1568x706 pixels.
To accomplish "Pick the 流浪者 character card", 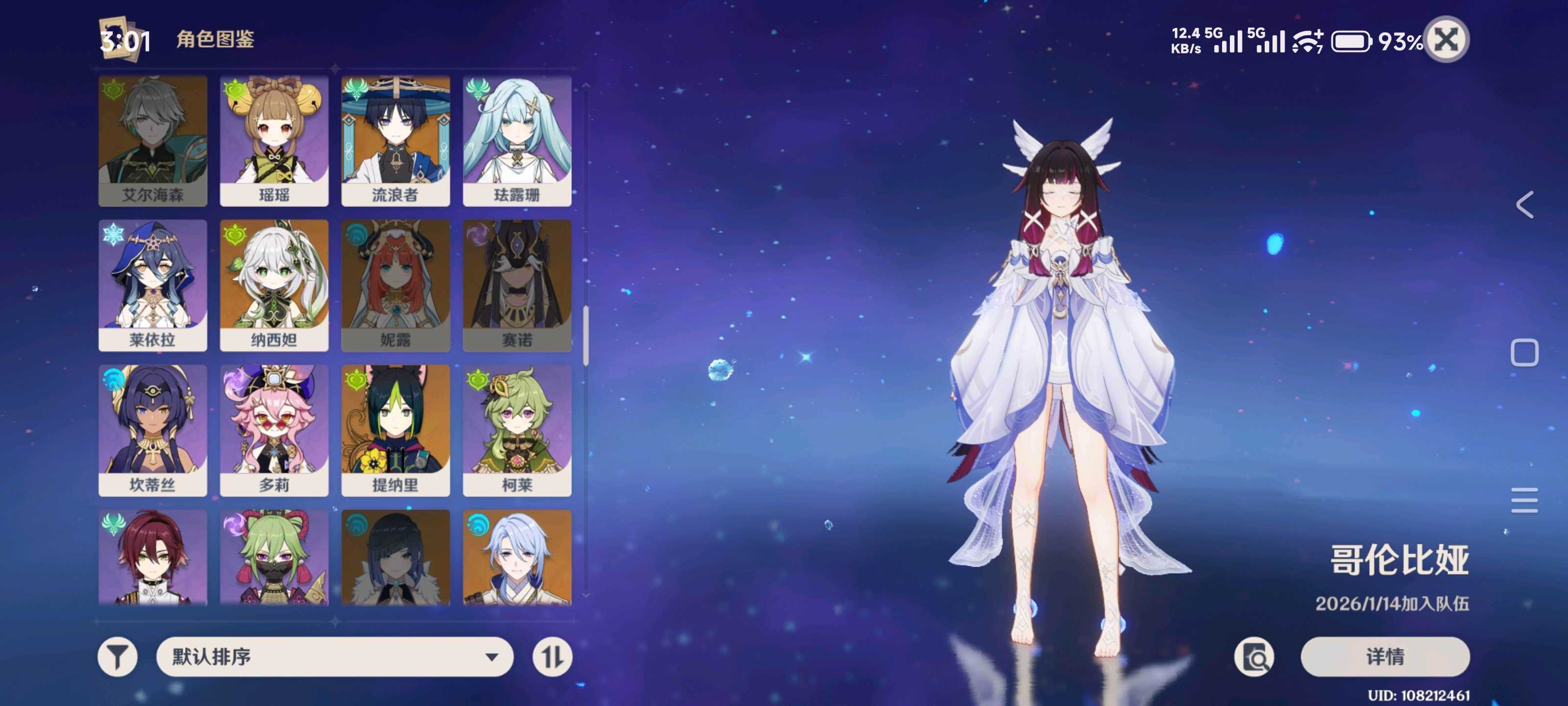I will point(395,140).
